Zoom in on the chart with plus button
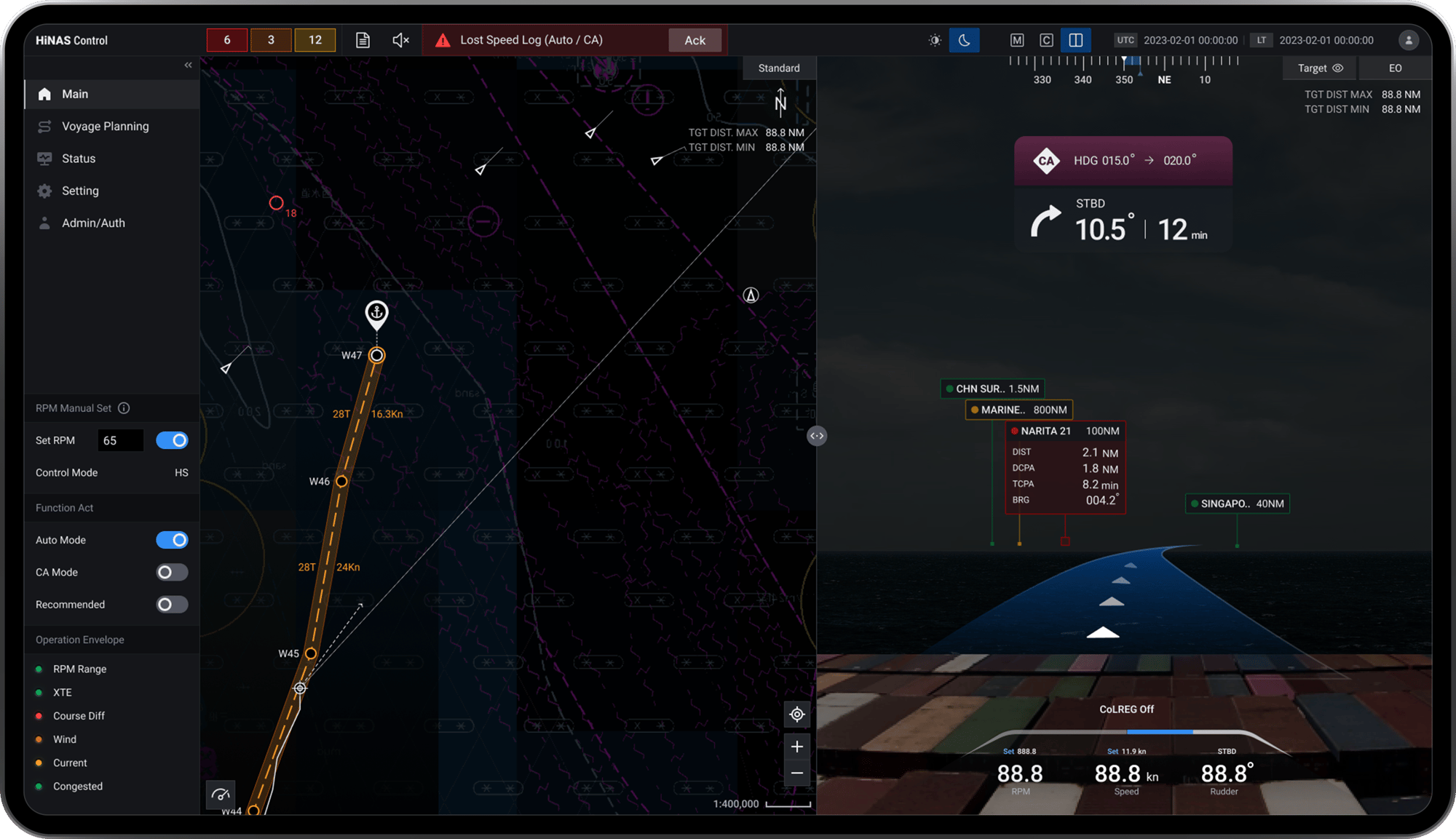1456x839 pixels. click(x=796, y=746)
